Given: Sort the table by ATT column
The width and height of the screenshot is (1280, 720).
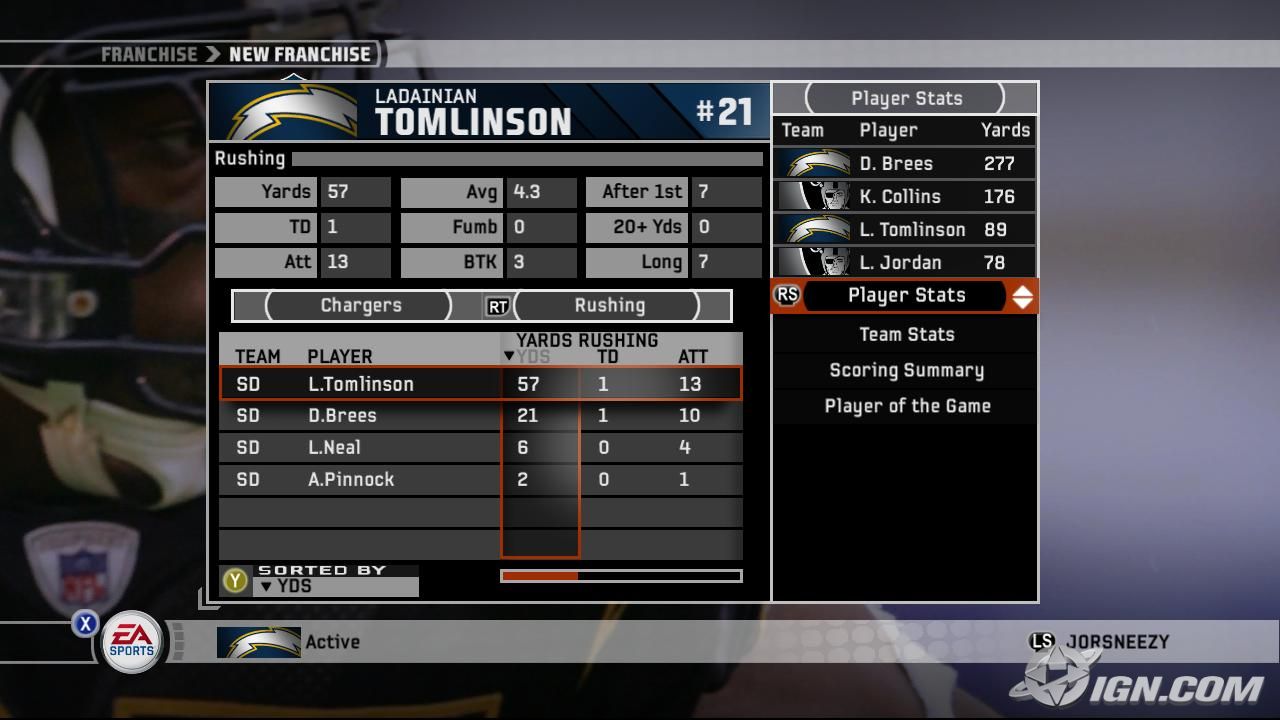Looking at the screenshot, I should 692,357.
